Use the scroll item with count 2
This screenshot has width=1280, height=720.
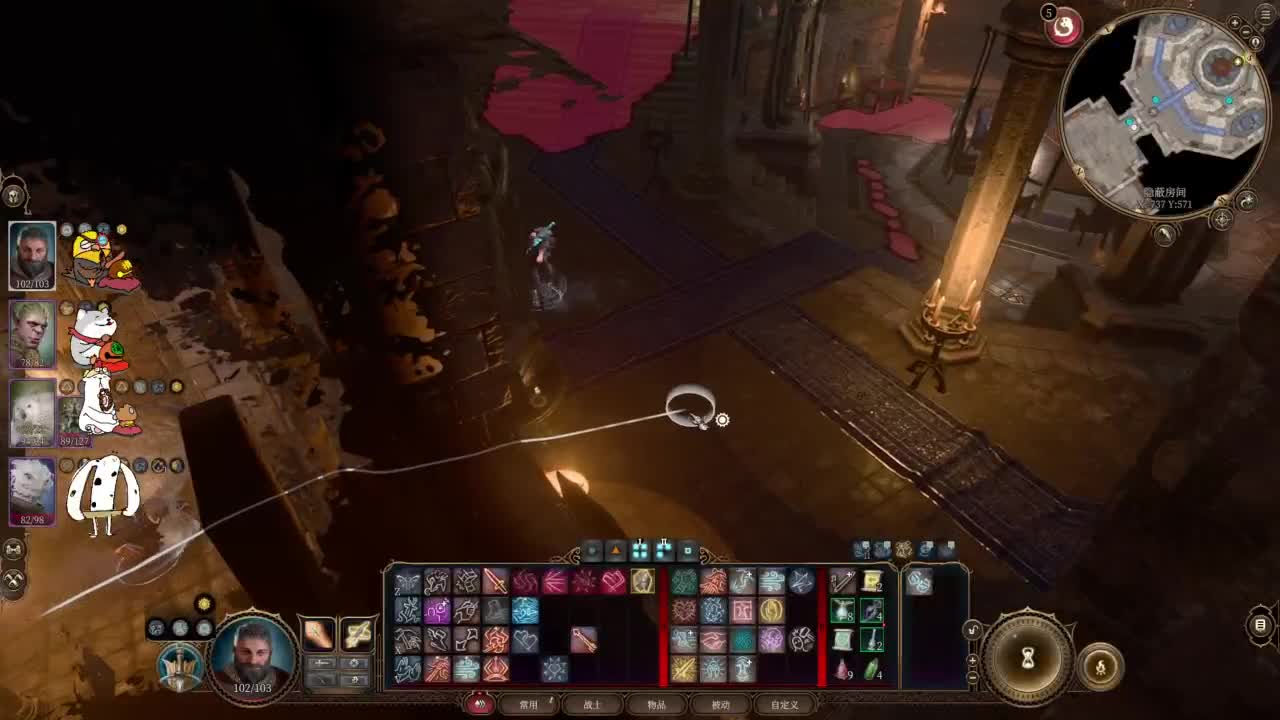(872, 581)
